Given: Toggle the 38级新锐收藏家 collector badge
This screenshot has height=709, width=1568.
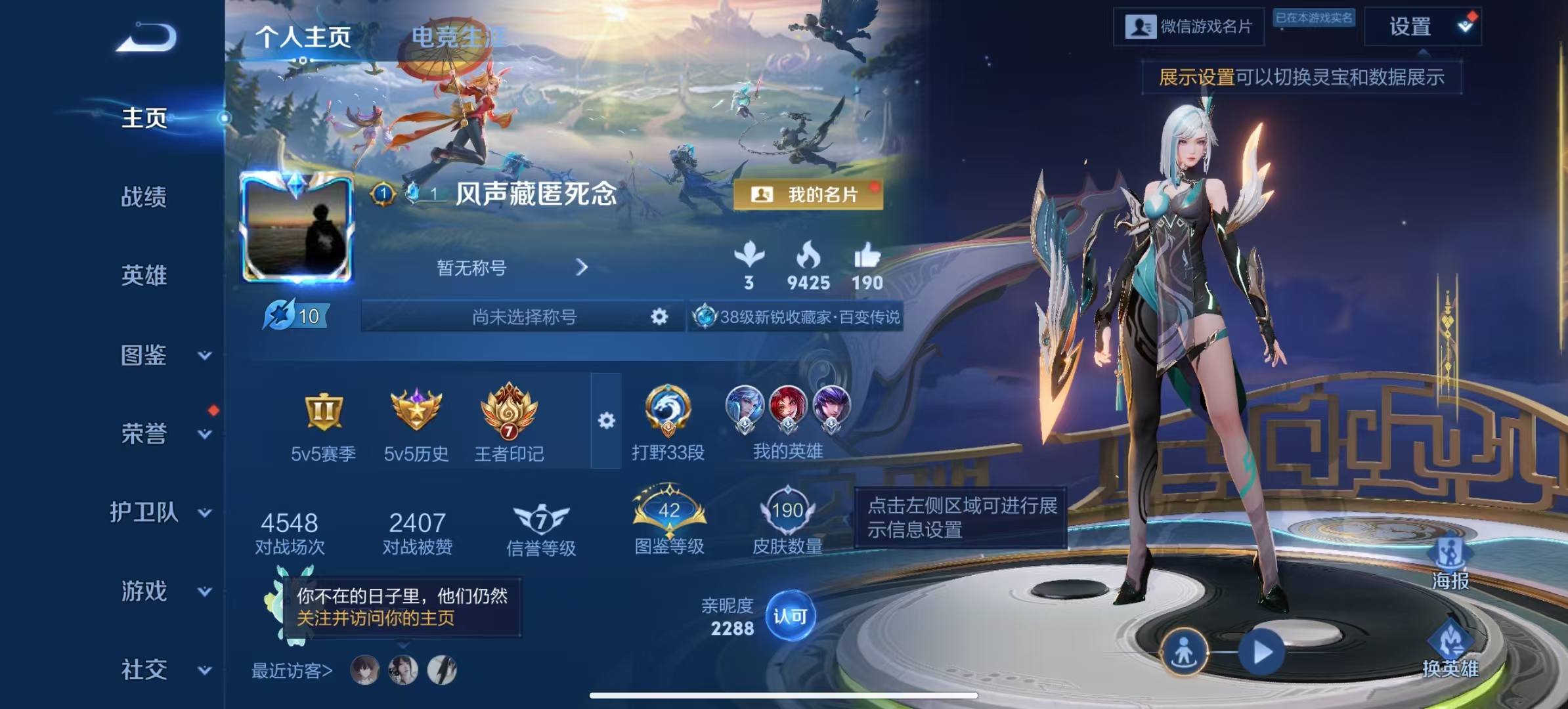Looking at the screenshot, I should [795, 317].
